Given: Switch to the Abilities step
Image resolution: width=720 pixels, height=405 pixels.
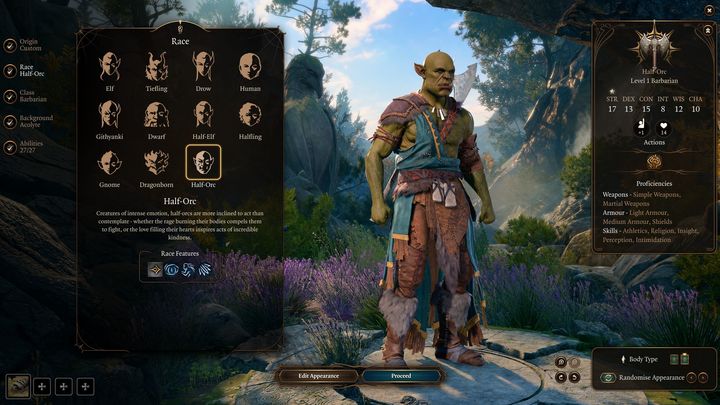Looking at the screenshot, I should (30, 147).
